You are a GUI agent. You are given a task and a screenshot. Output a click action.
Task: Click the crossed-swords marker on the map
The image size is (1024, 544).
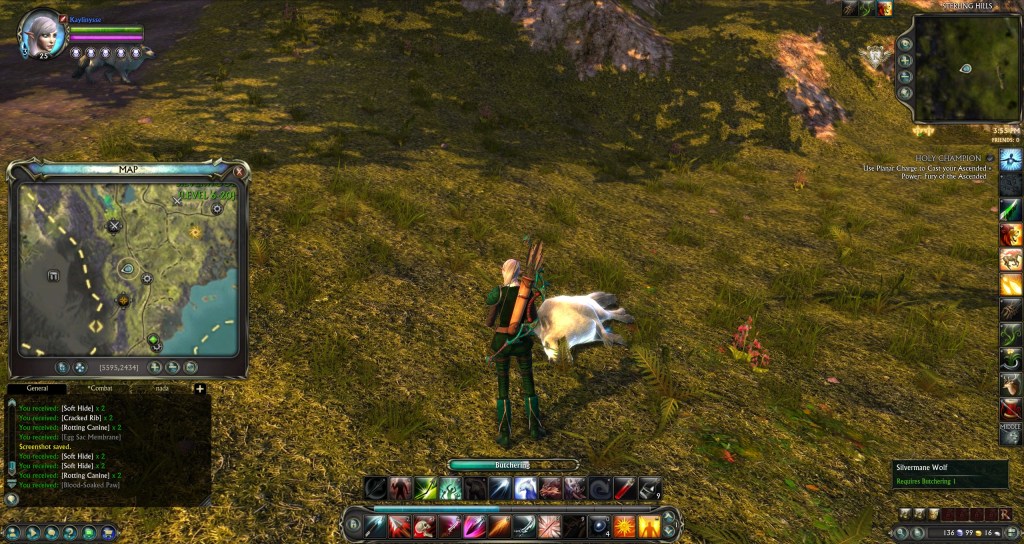(114, 226)
